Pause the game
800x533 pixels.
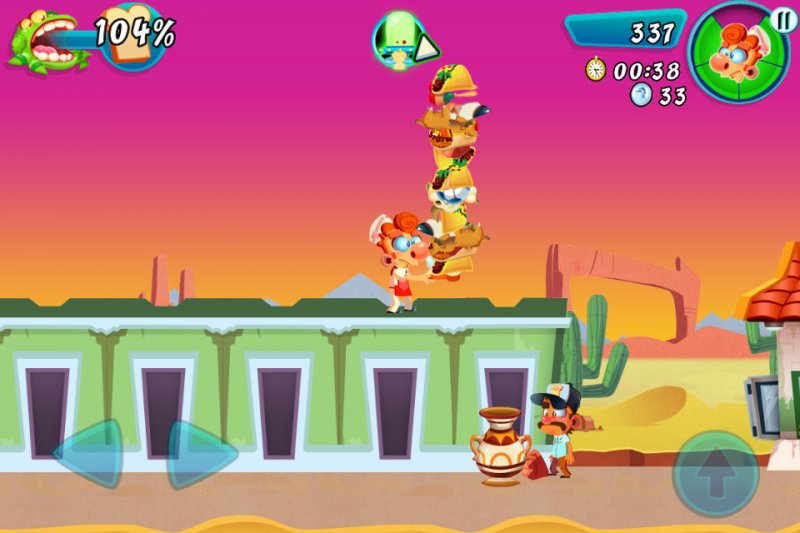point(783,18)
